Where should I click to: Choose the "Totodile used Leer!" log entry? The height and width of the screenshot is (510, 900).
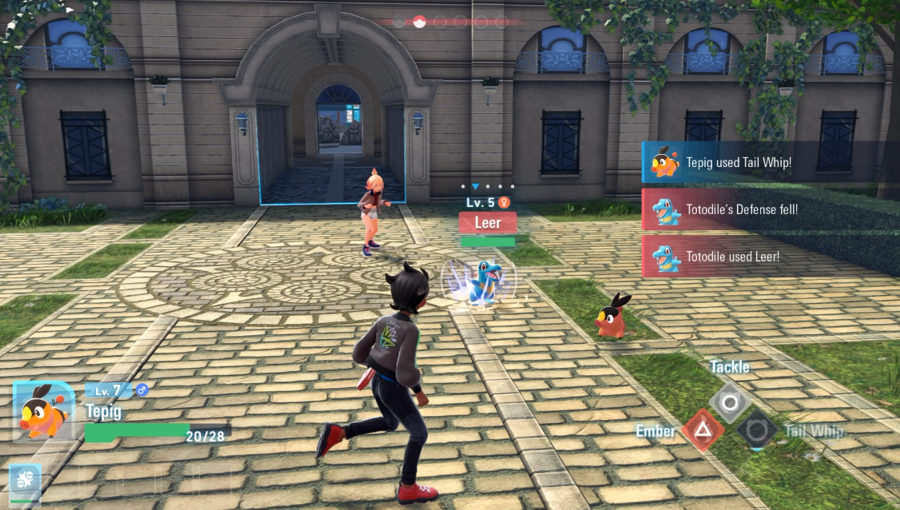pos(770,257)
